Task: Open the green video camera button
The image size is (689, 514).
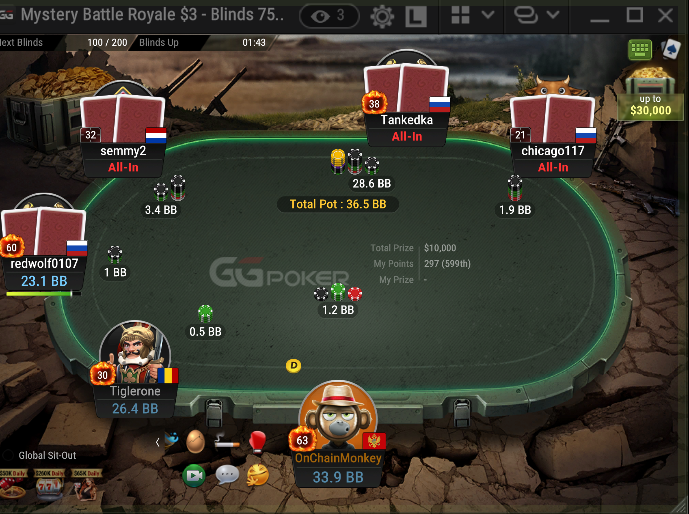Action: pos(194,474)
